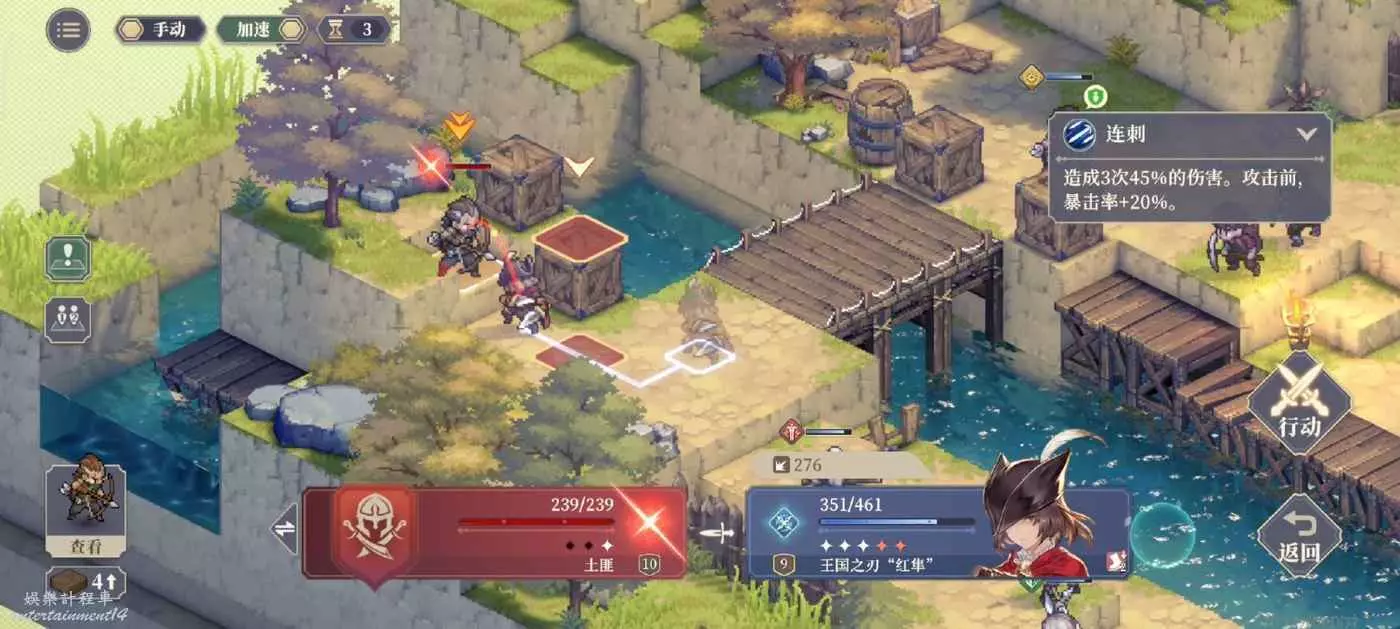The image size is (1400, 629).
Task: Open the hamburger menu
Action: coord(68,29)
